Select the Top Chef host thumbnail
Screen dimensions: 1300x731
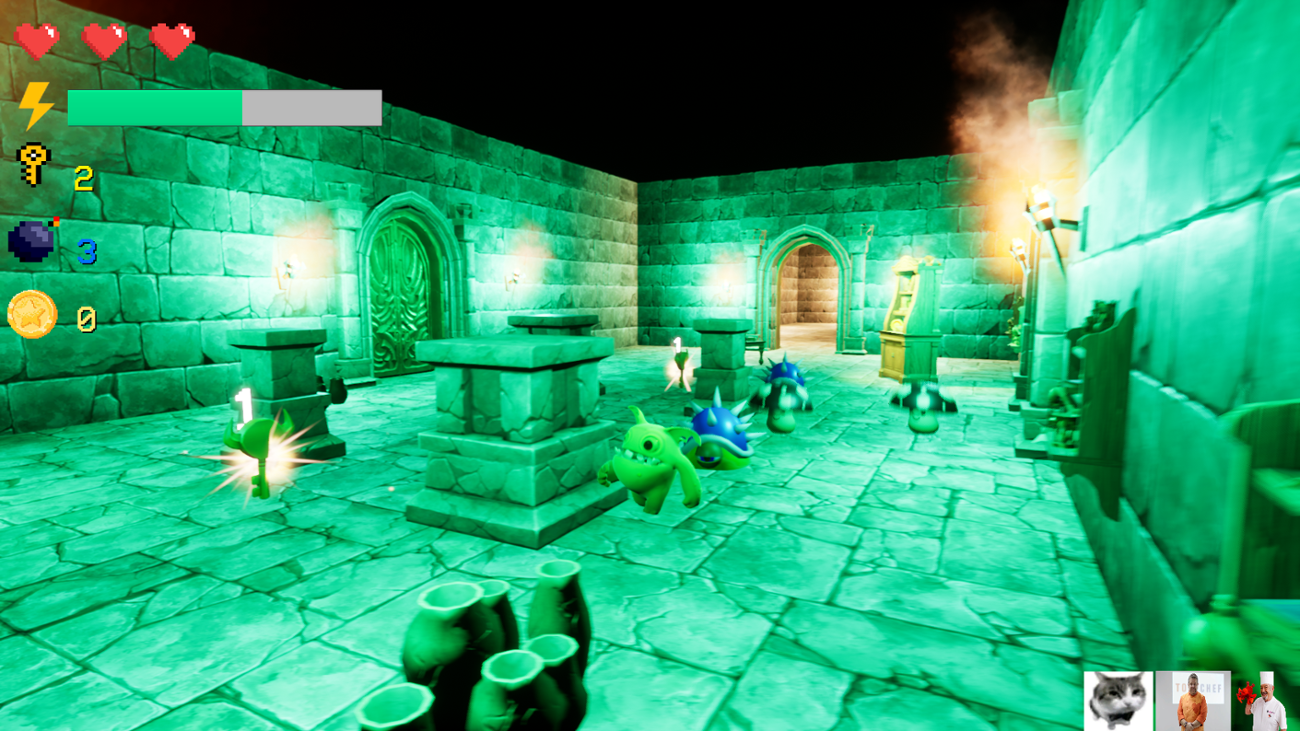[1193, 700]
